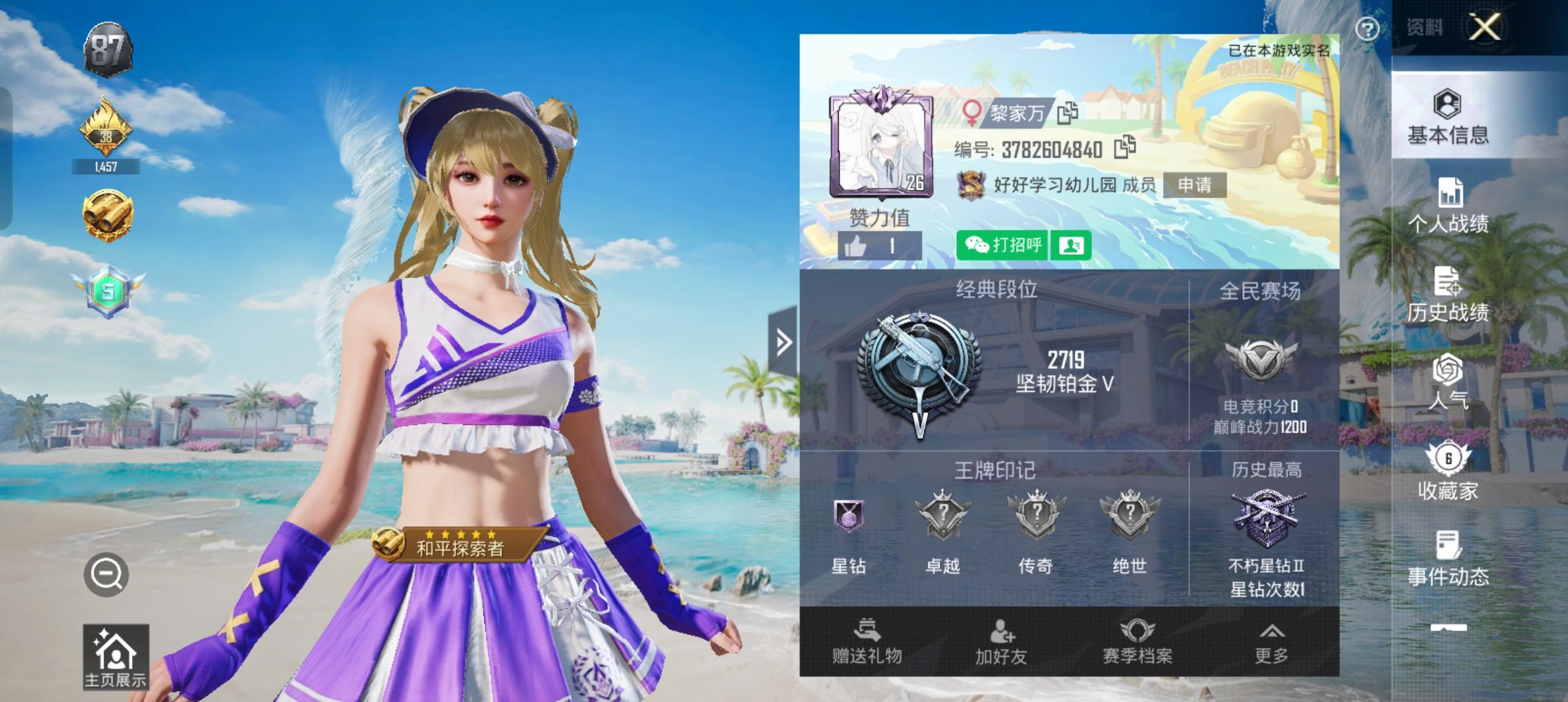This screenshot has width=1568, height=702.
Task: Click the clan emblem beside 好好学习幼儿园
Action: pyautogui.click(x=972, y=185)
